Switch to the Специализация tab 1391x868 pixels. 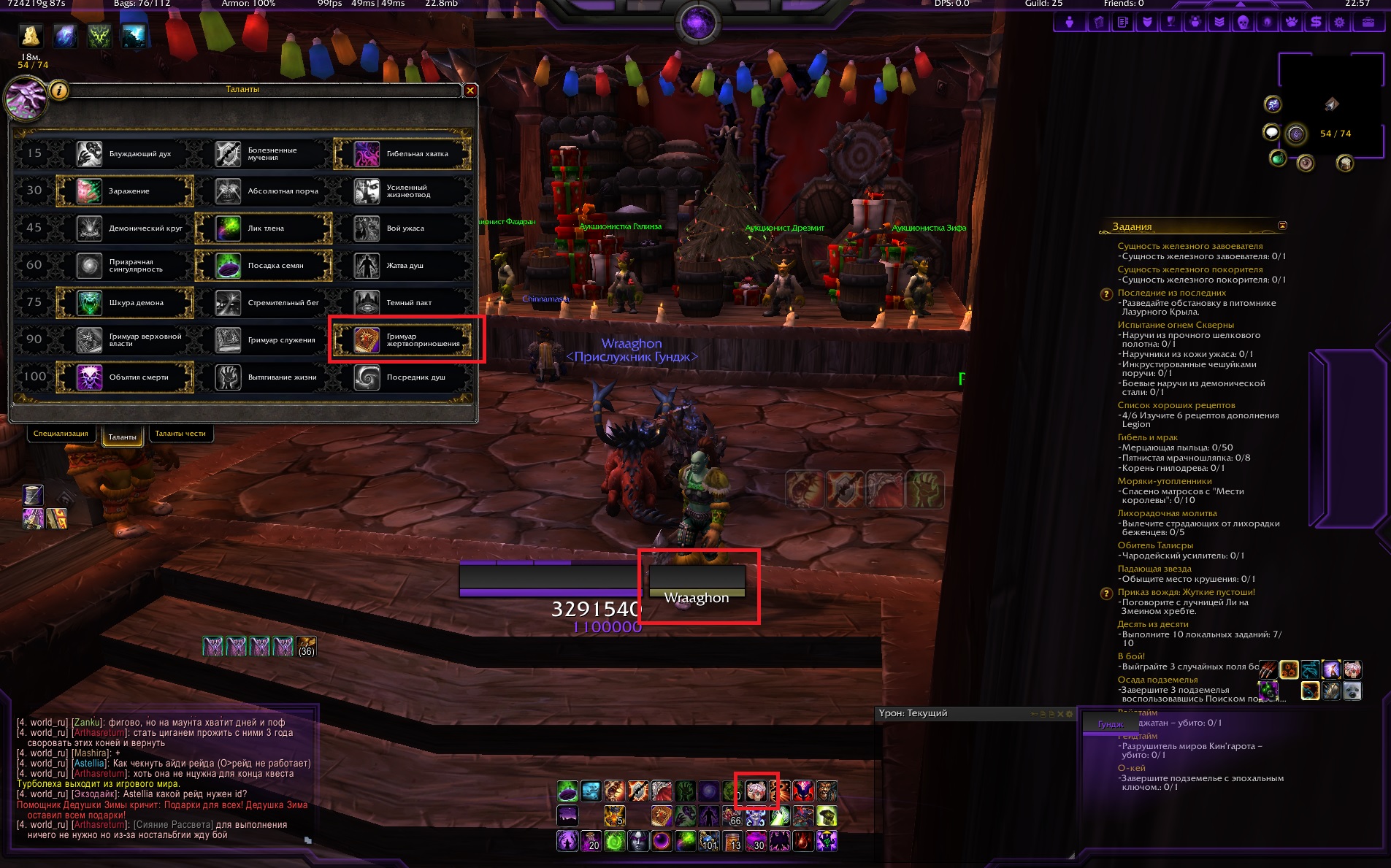coord(61,434)
